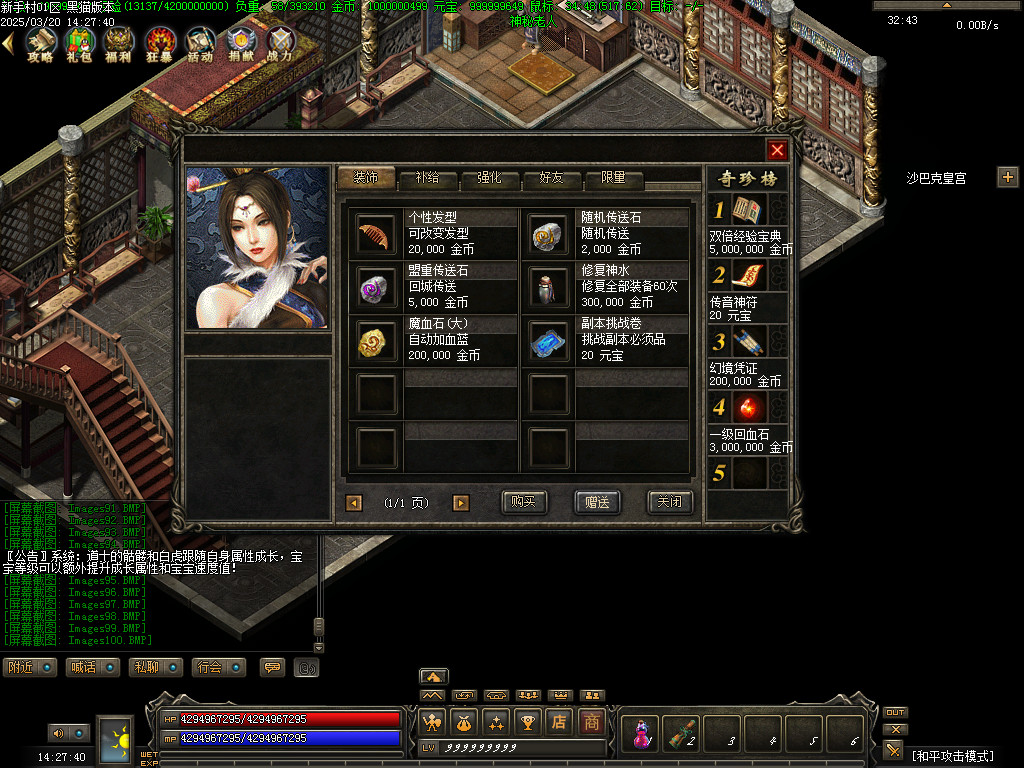Click the 关闭 close button
Image resolution: width=1024 pixels, height=768 pixels.
670,502
